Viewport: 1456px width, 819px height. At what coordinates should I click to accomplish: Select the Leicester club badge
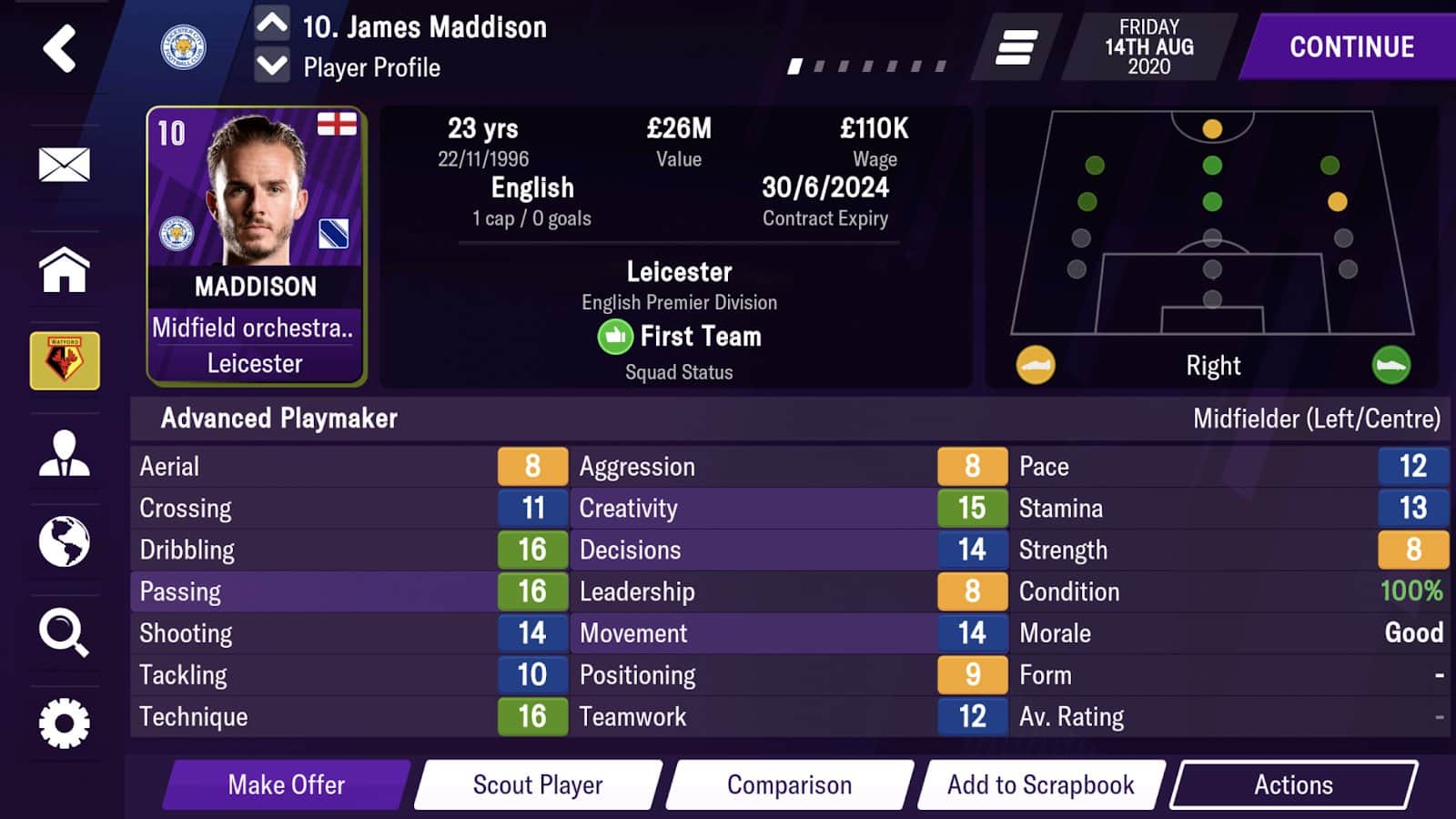point(183,47)
